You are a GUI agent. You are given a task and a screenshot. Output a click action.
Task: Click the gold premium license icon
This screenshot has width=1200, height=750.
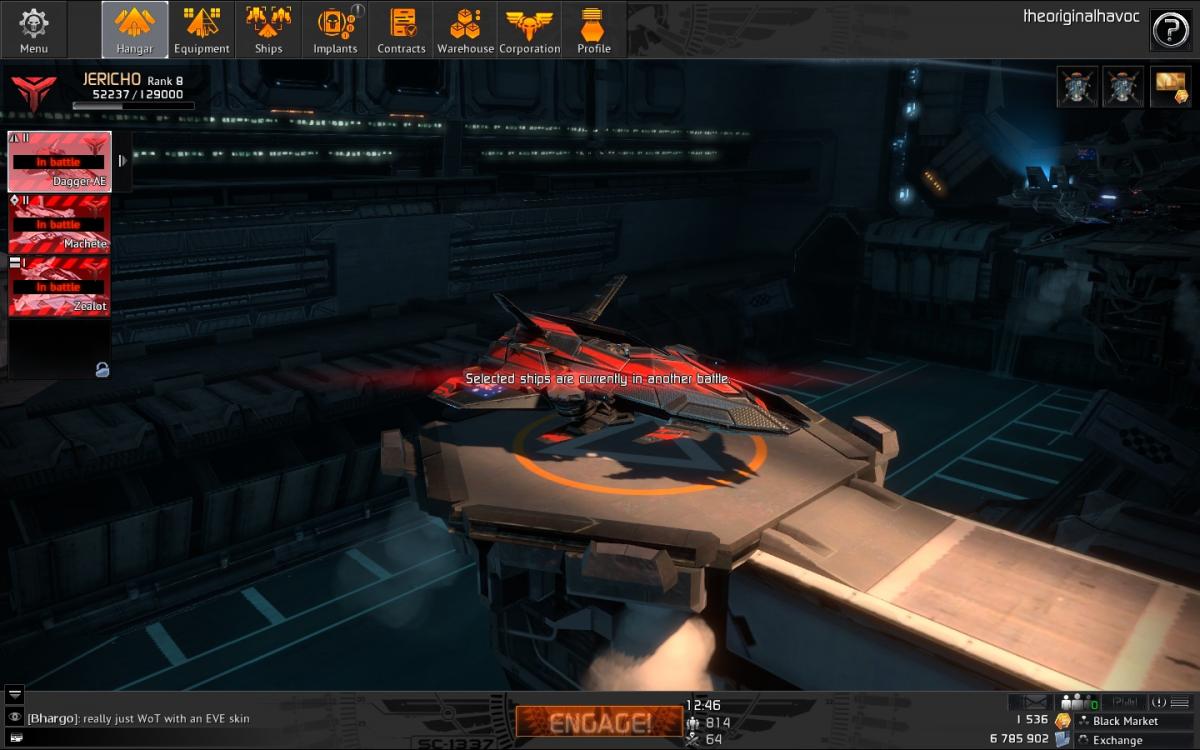tap(1169, 87)
